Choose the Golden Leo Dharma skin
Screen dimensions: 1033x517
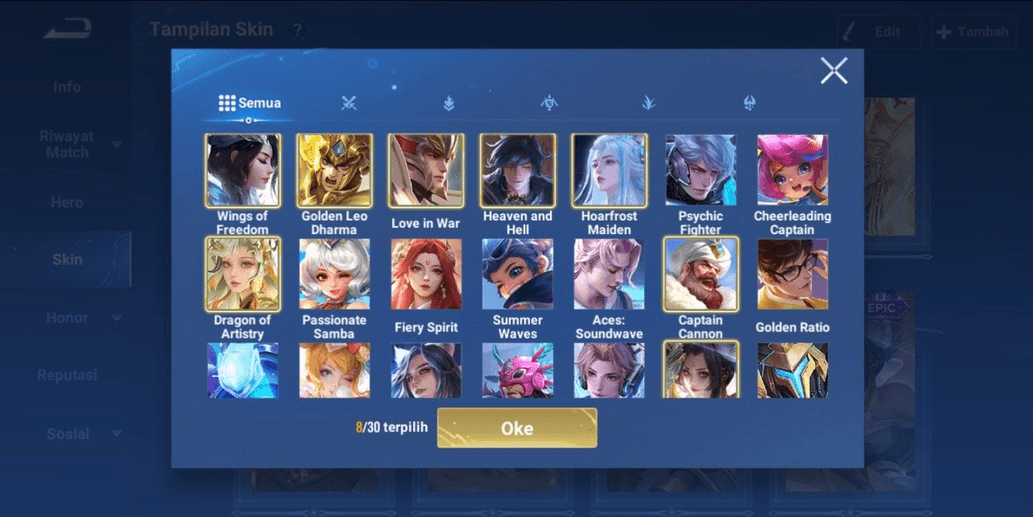click(x=334, y=171)
